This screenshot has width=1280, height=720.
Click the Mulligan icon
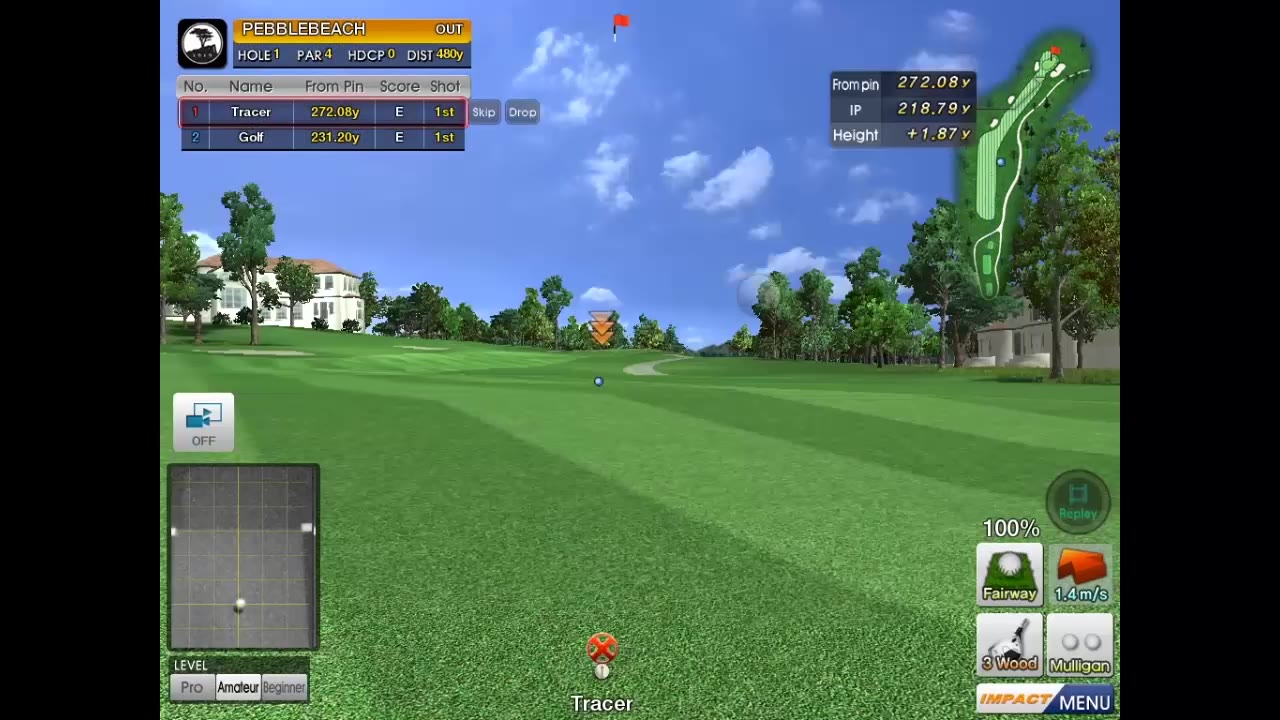click(x=1079, y=645)
